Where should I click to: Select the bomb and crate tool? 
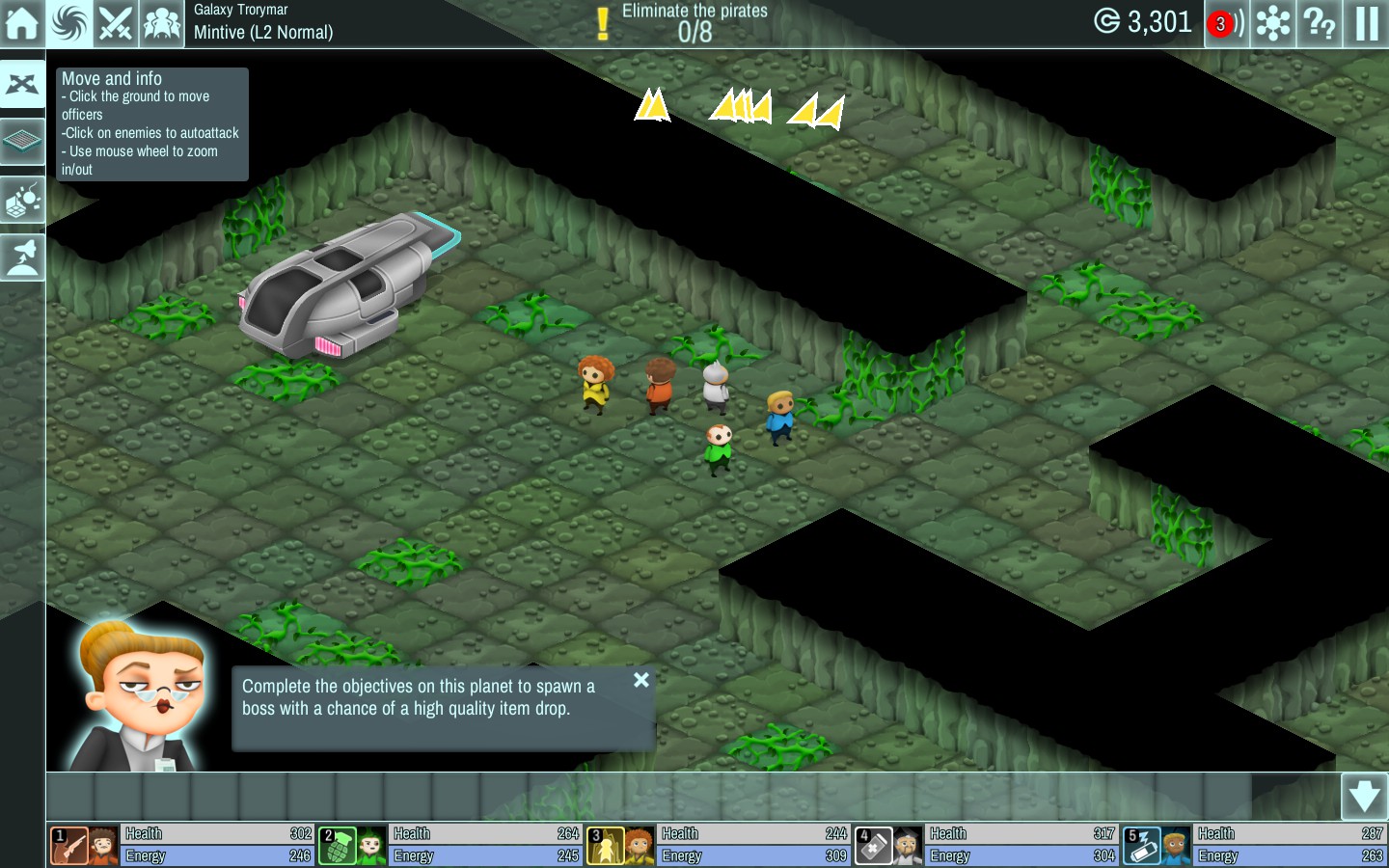[x=22, y=201]
